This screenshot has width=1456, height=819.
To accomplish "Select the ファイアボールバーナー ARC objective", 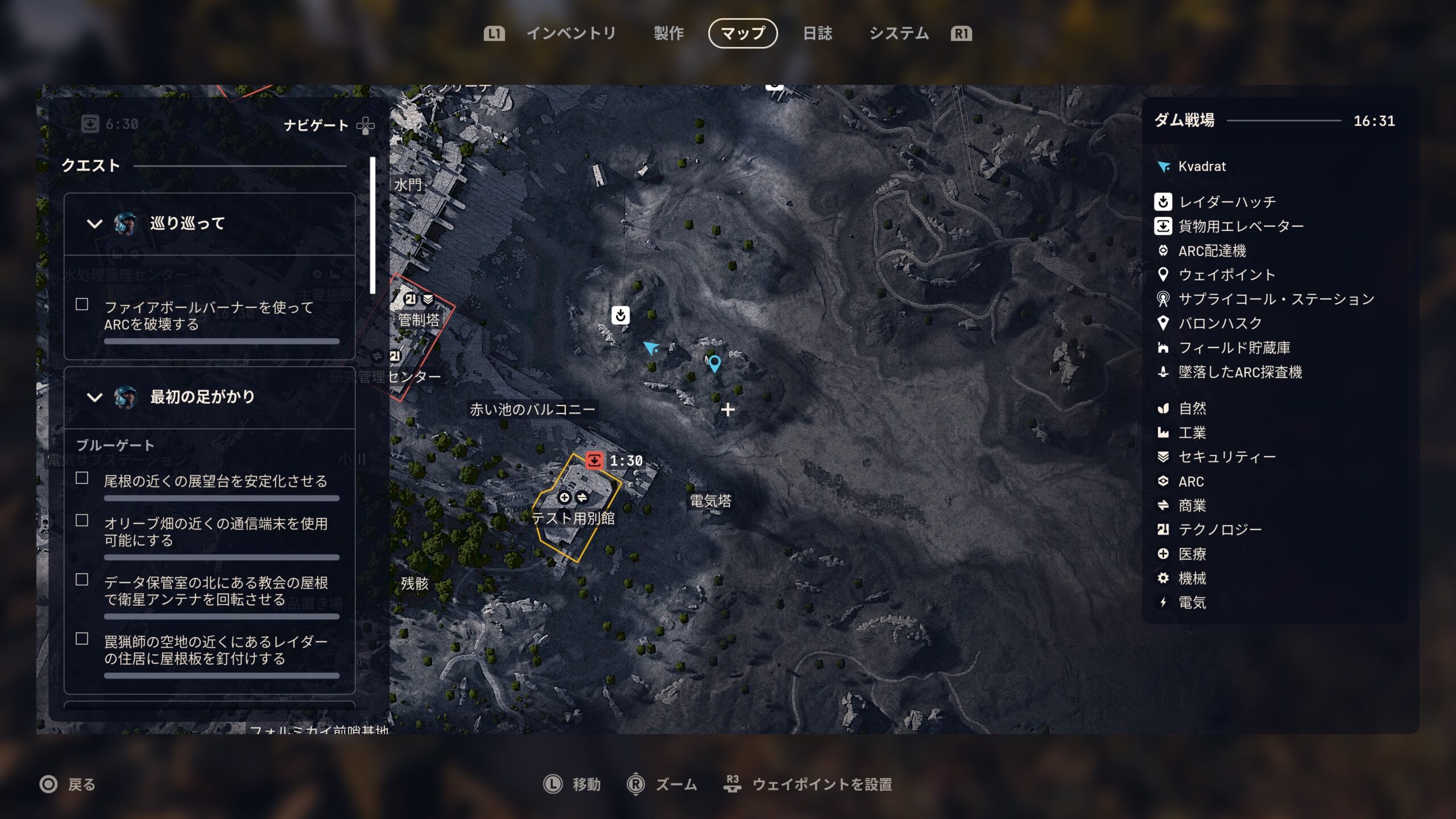I will tap(208, 316).
